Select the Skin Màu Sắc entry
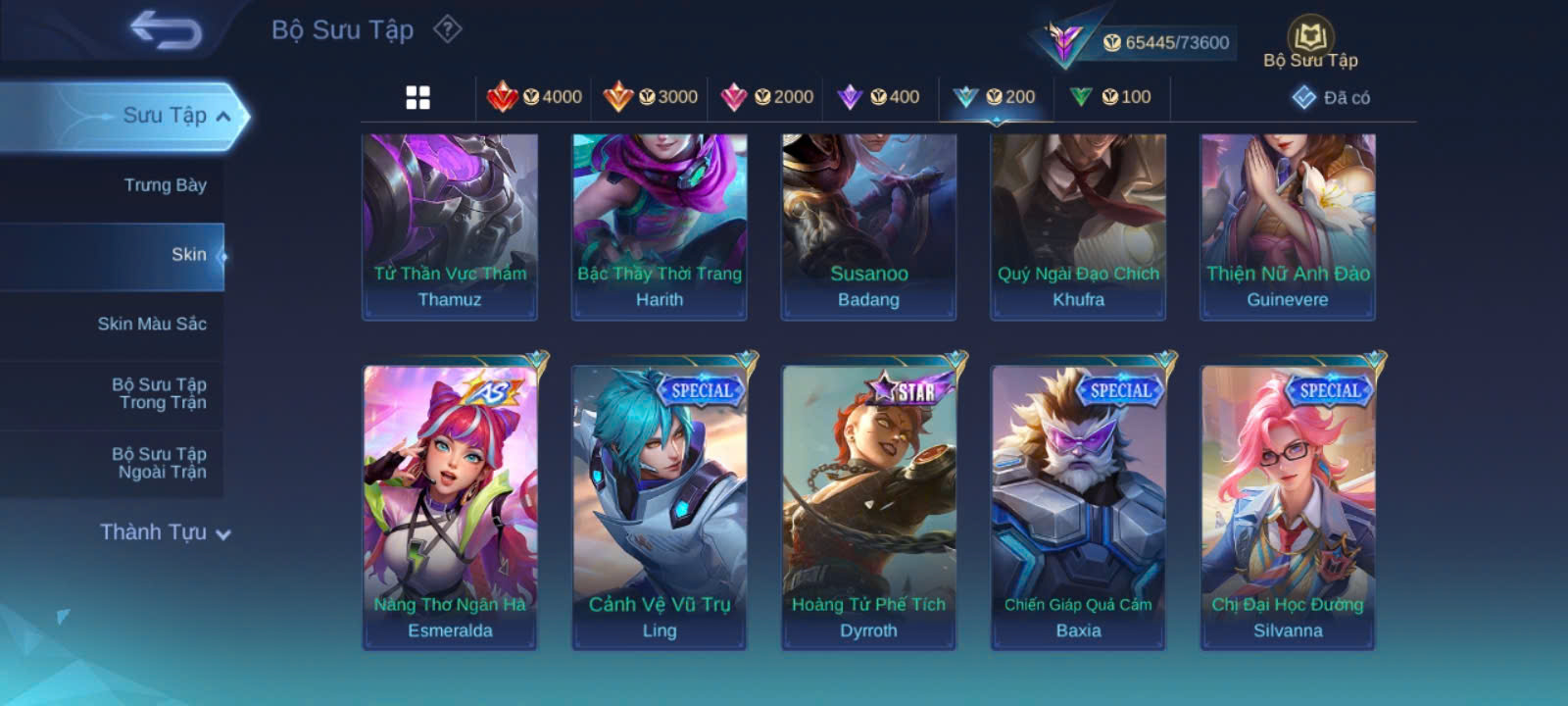Screen dimensions: 1568x706 (x=152, y=324)
